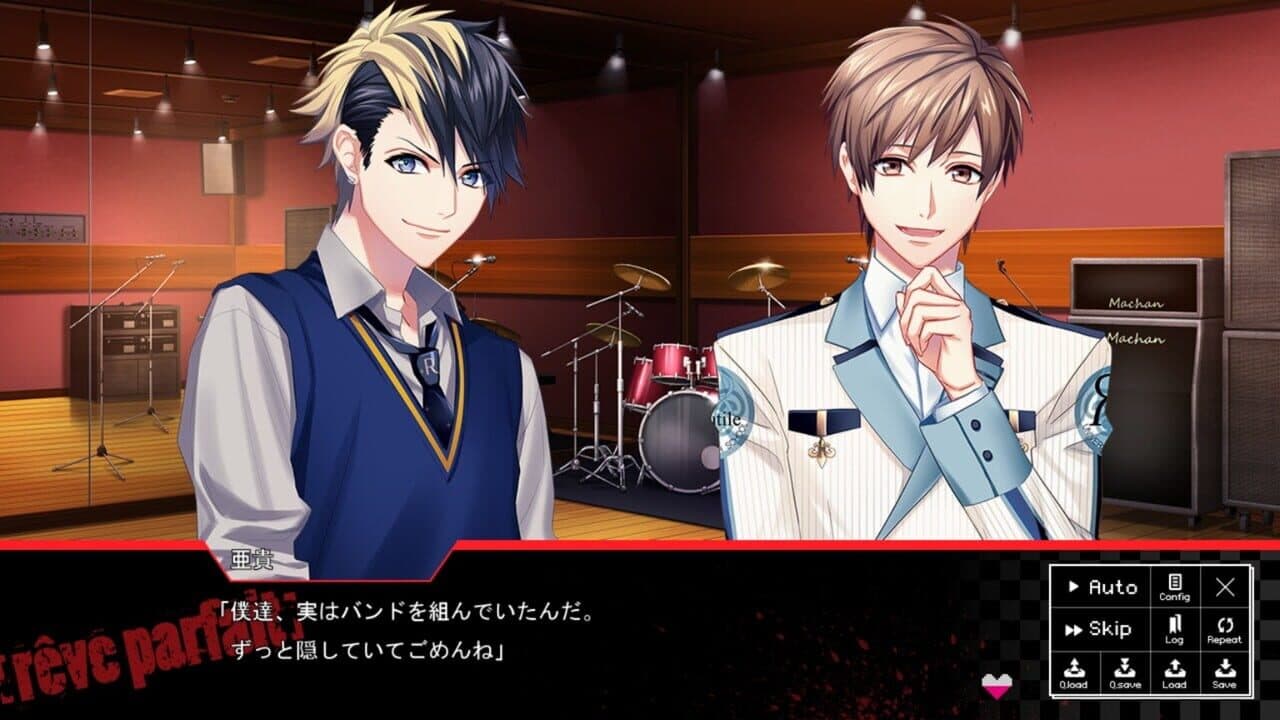Click the fast-forward arrows beside Skip
The width and height of the screenshot is (1280, 720).
(1072, 630)
